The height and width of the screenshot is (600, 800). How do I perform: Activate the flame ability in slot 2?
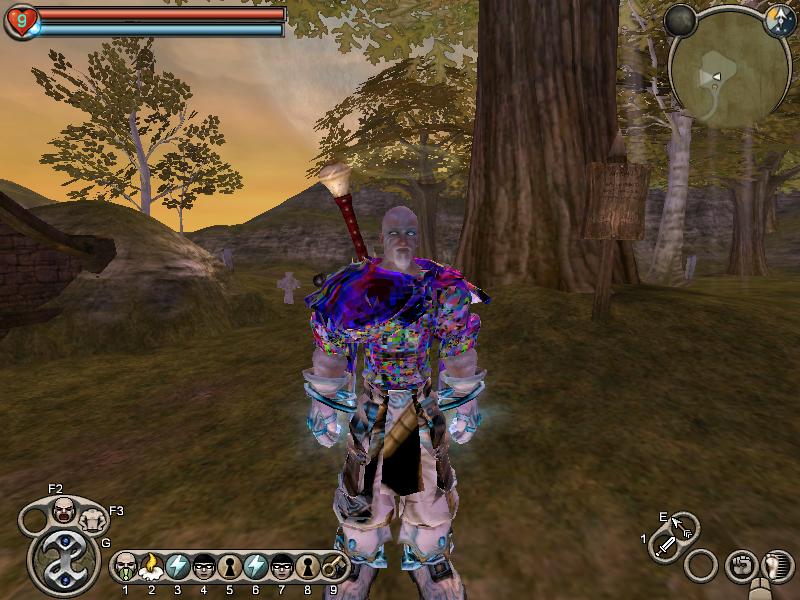pyautogui.click(x=151, y=567)
